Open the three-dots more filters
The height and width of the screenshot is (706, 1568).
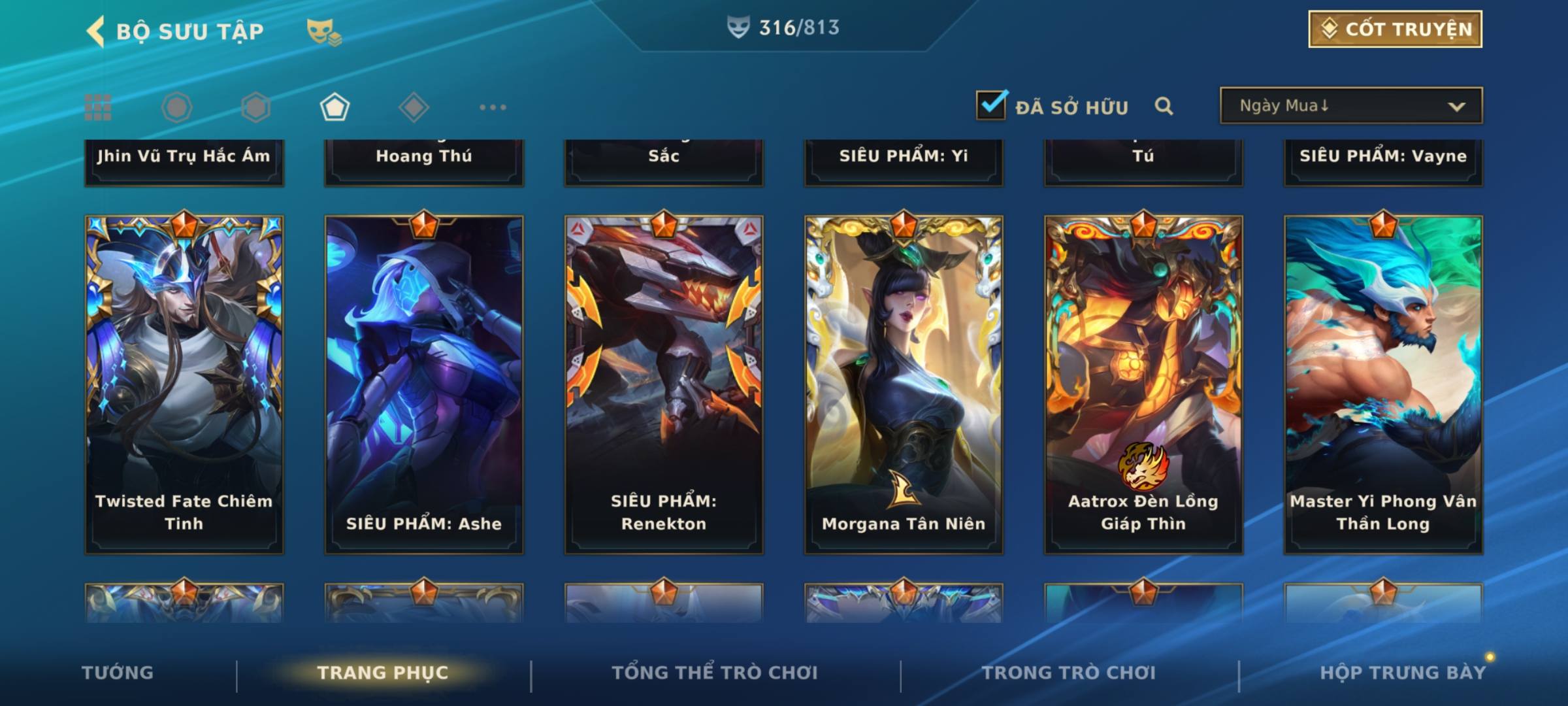(493, 107)
